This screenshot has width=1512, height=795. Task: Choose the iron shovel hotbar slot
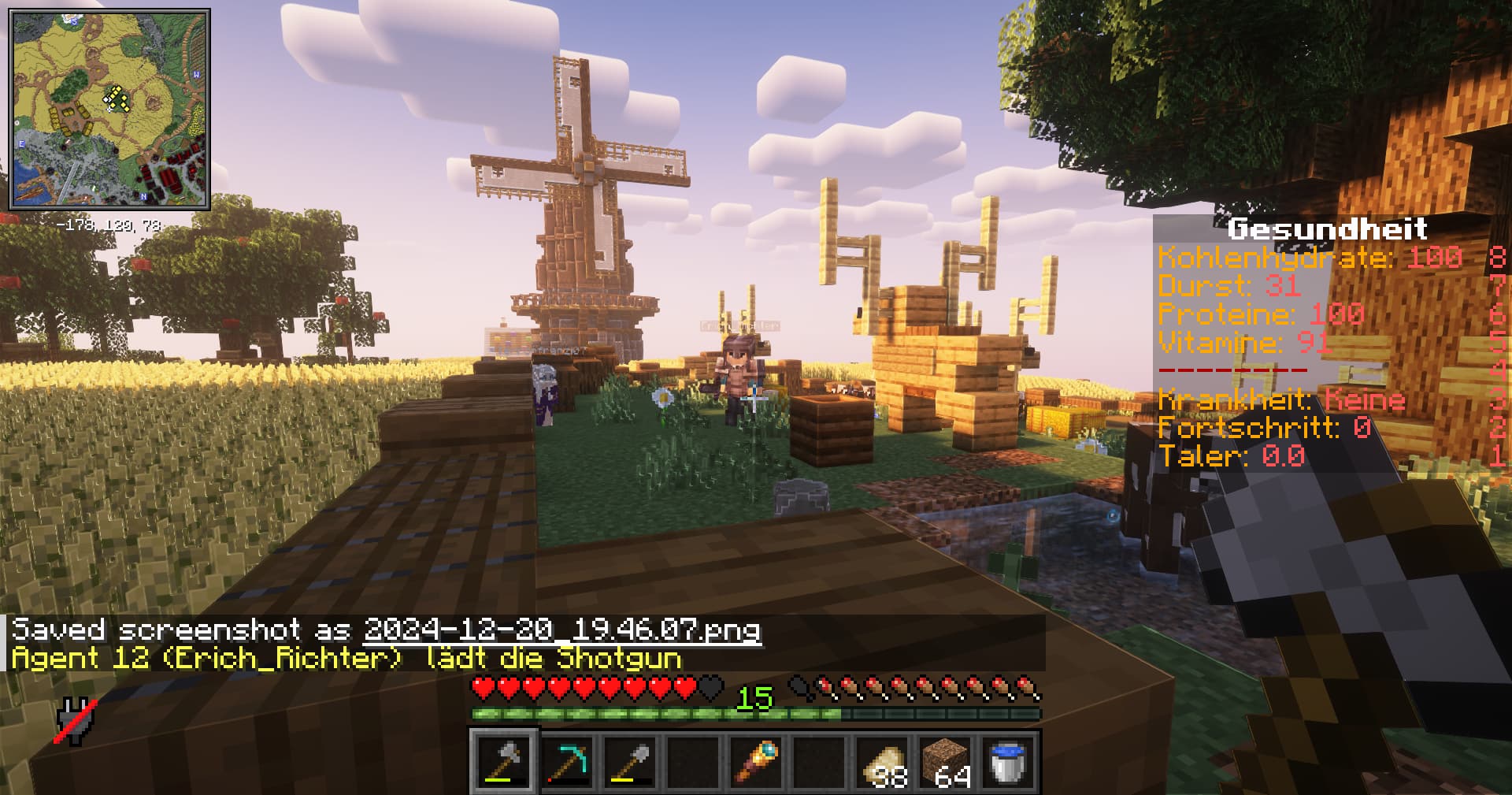point(631,762)
